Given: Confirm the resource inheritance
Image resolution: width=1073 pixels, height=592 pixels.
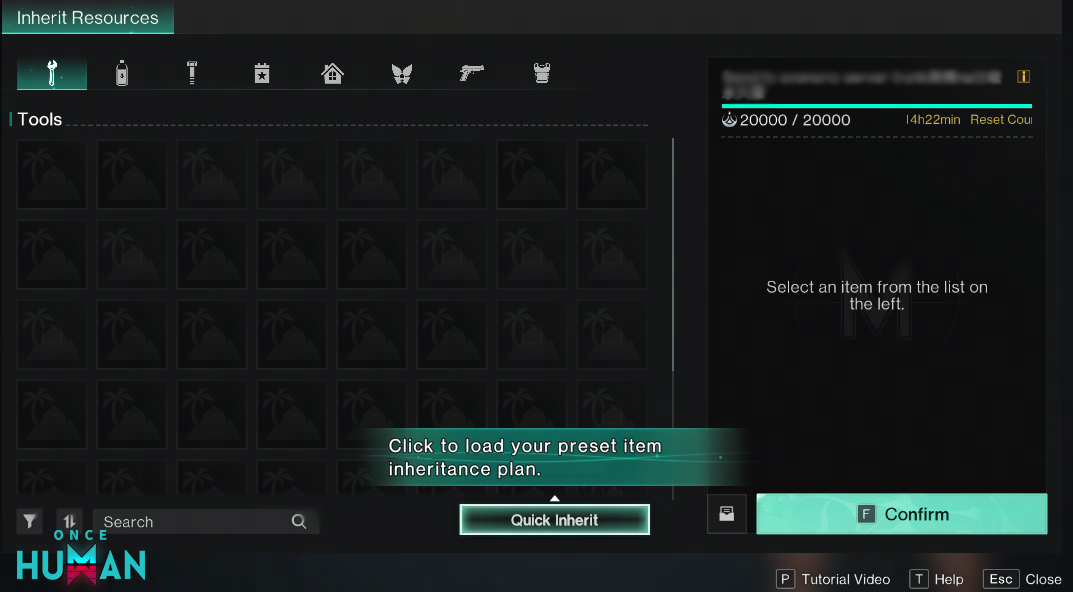Looking at the screenshot, I should tap(901, 514).
